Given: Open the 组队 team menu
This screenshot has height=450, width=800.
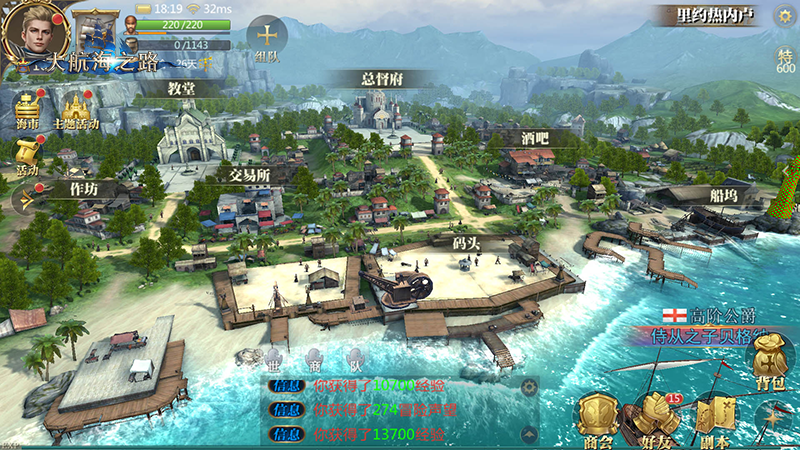Looking at the screenshot, I should tap(267, 38).
